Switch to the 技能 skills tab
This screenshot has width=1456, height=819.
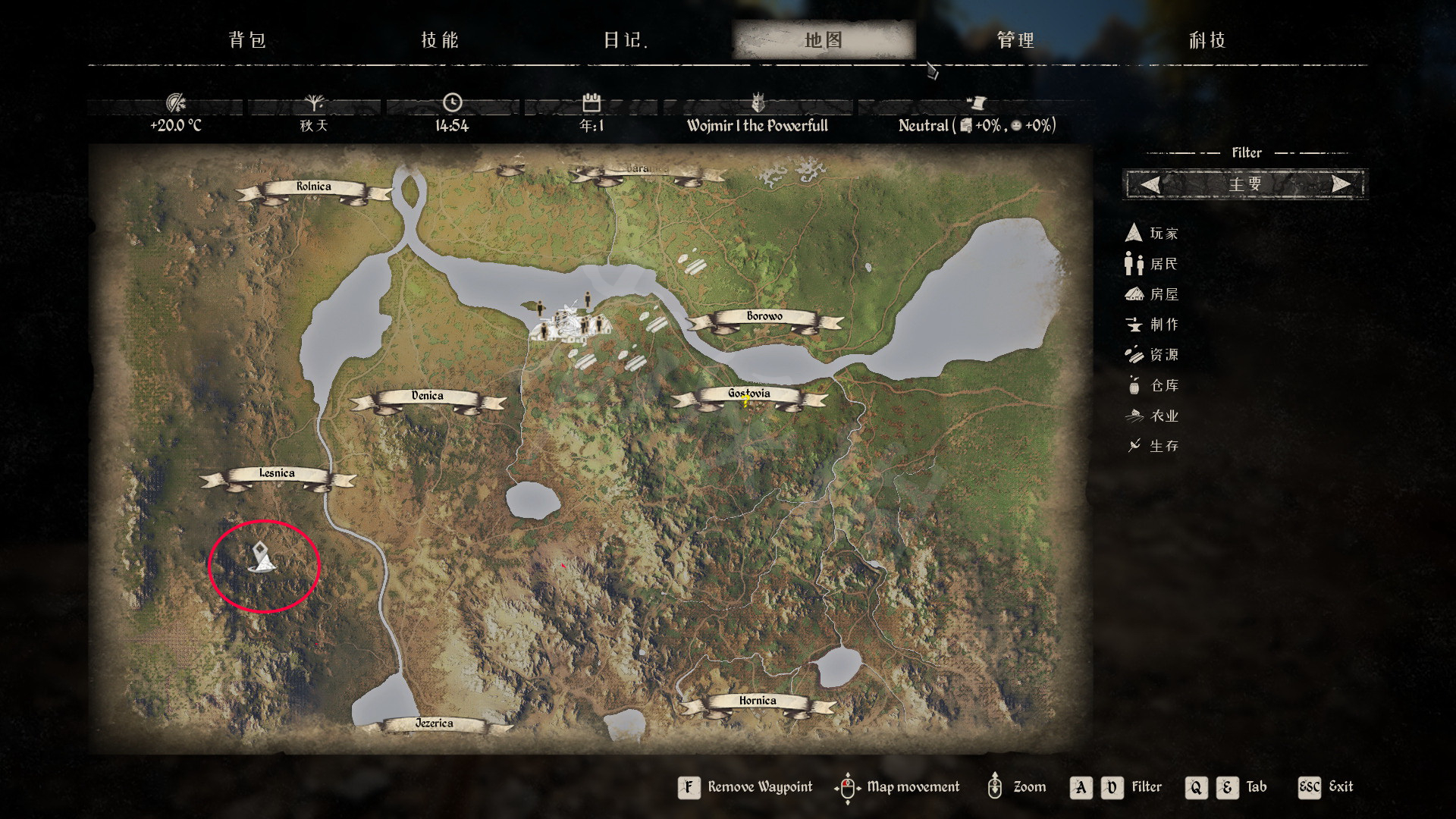[440, 40]
